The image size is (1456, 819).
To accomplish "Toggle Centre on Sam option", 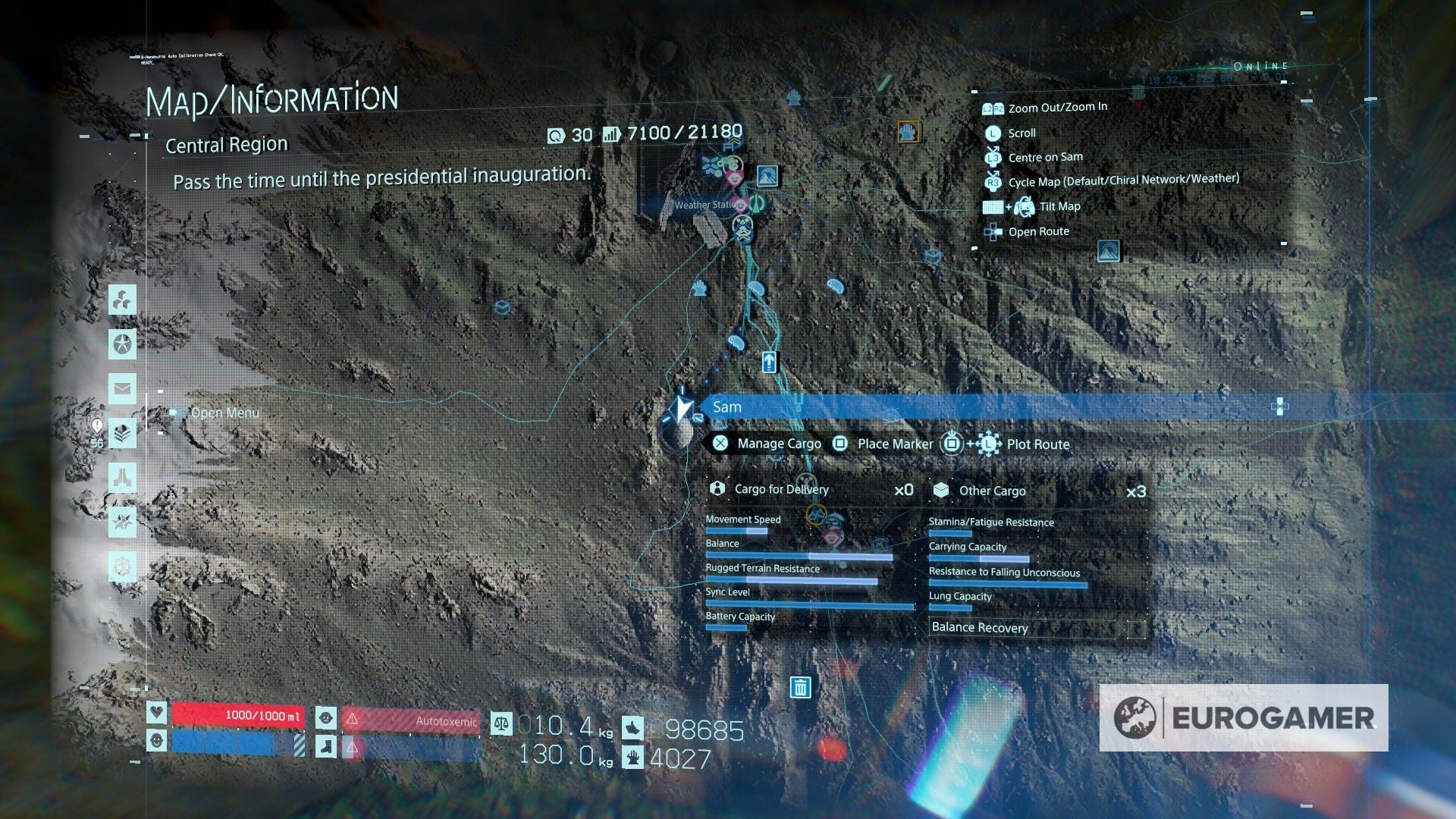I will pos(1044,157).
